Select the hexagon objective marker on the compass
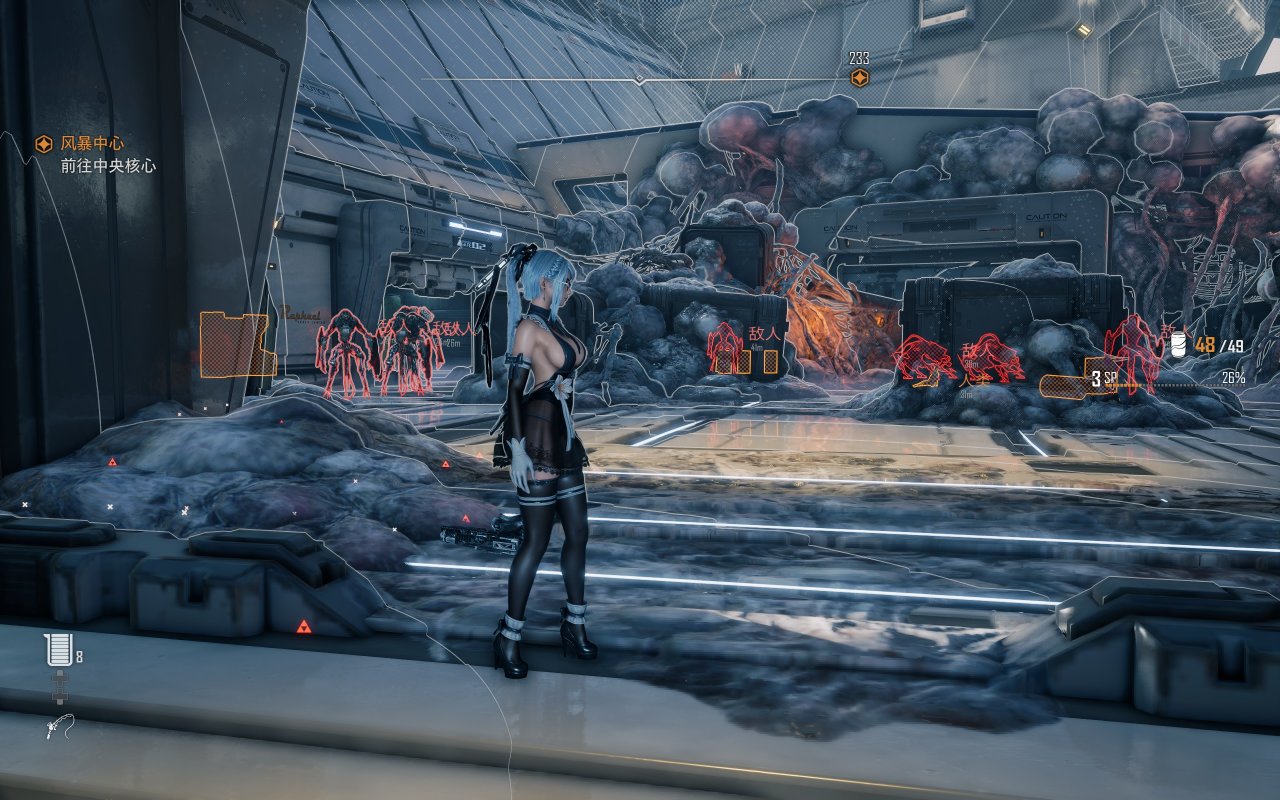 (858, 78)
